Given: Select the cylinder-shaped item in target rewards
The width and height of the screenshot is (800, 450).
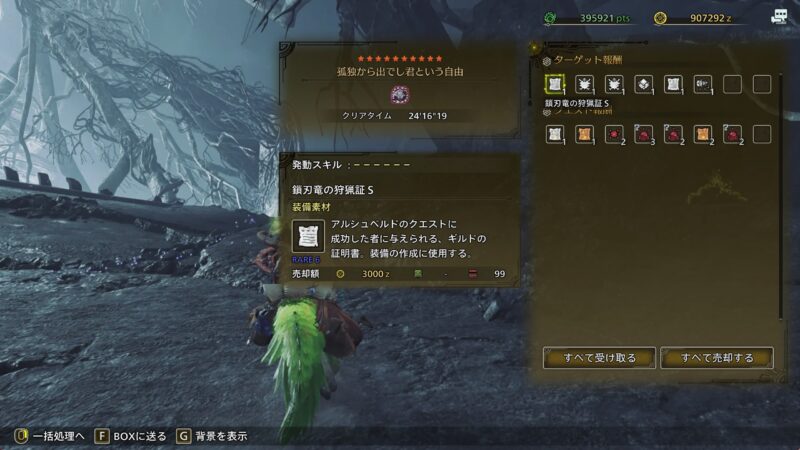Looking at the screenshot, I should (702, 84).
